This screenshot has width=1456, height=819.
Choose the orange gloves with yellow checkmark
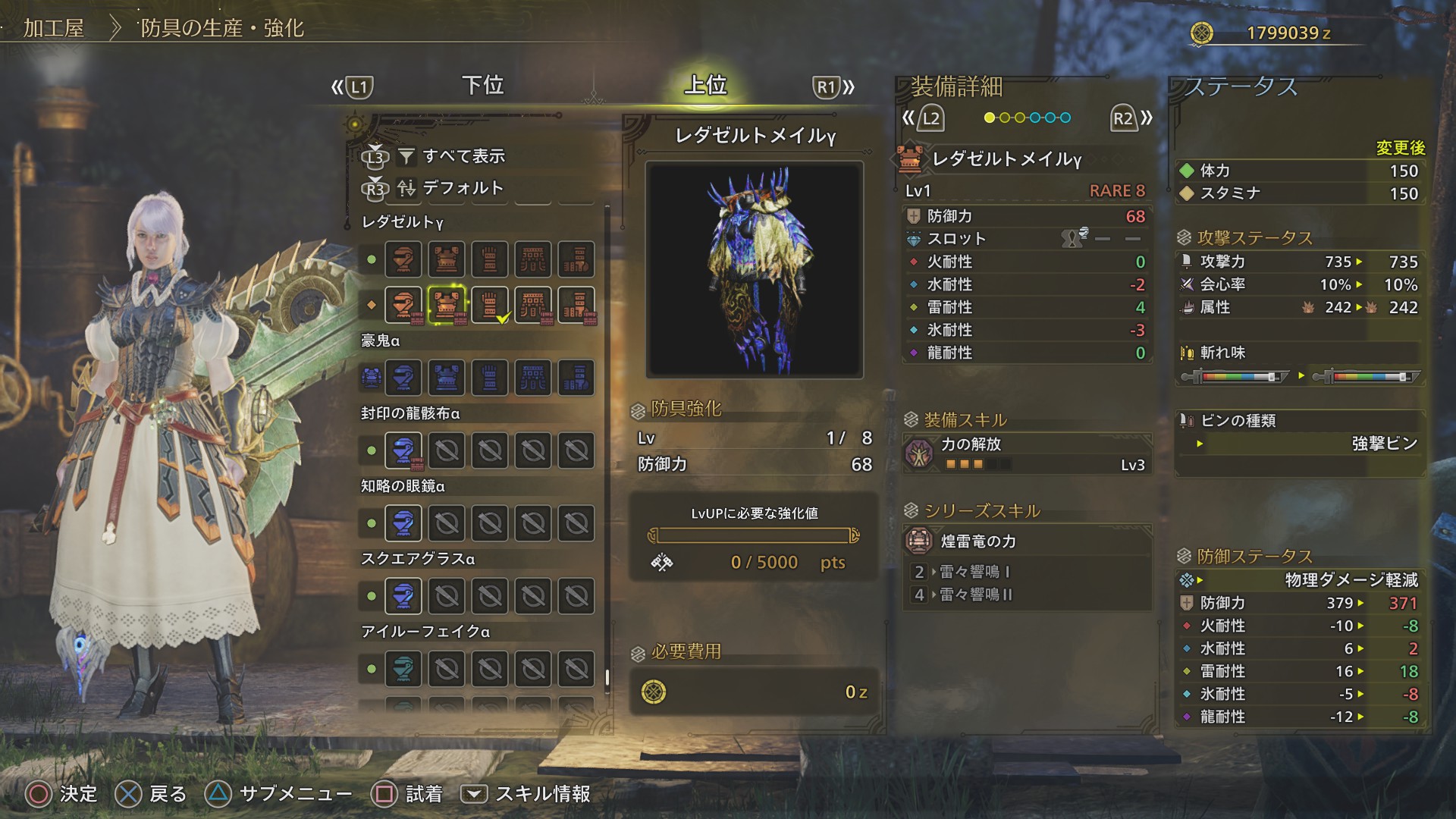tap(490, 305)
